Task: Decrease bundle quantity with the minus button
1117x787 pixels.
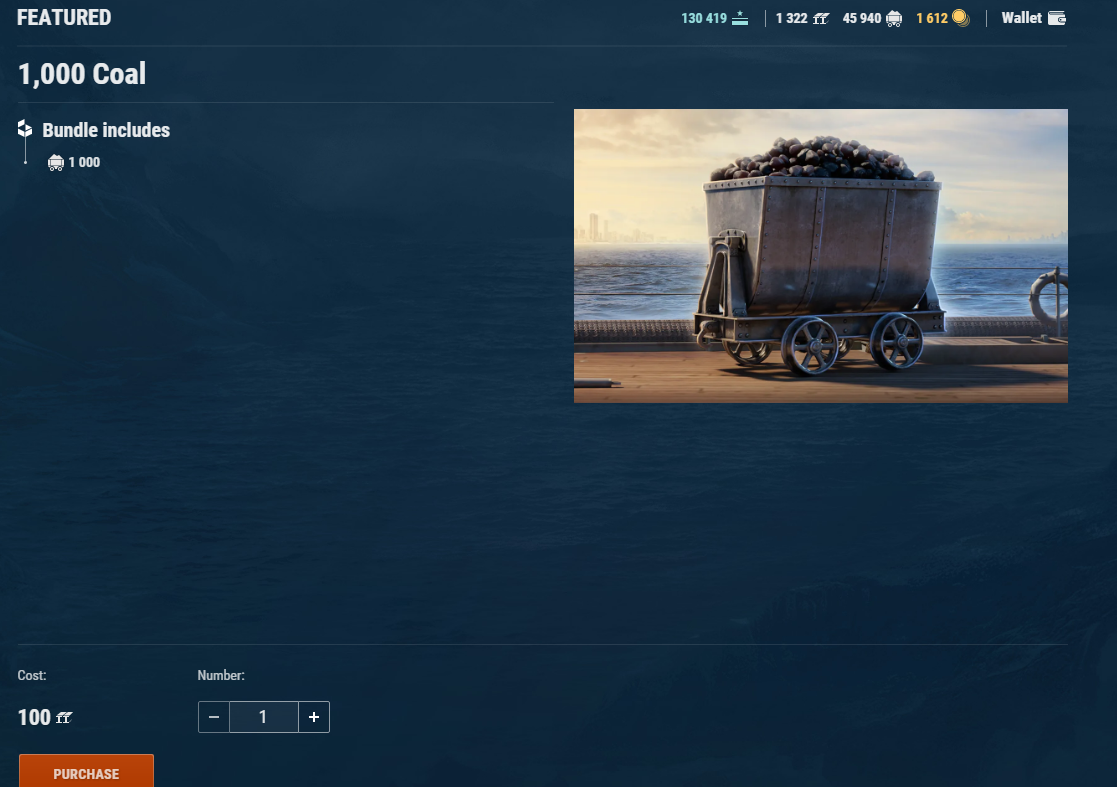Action: coord(214,717)
